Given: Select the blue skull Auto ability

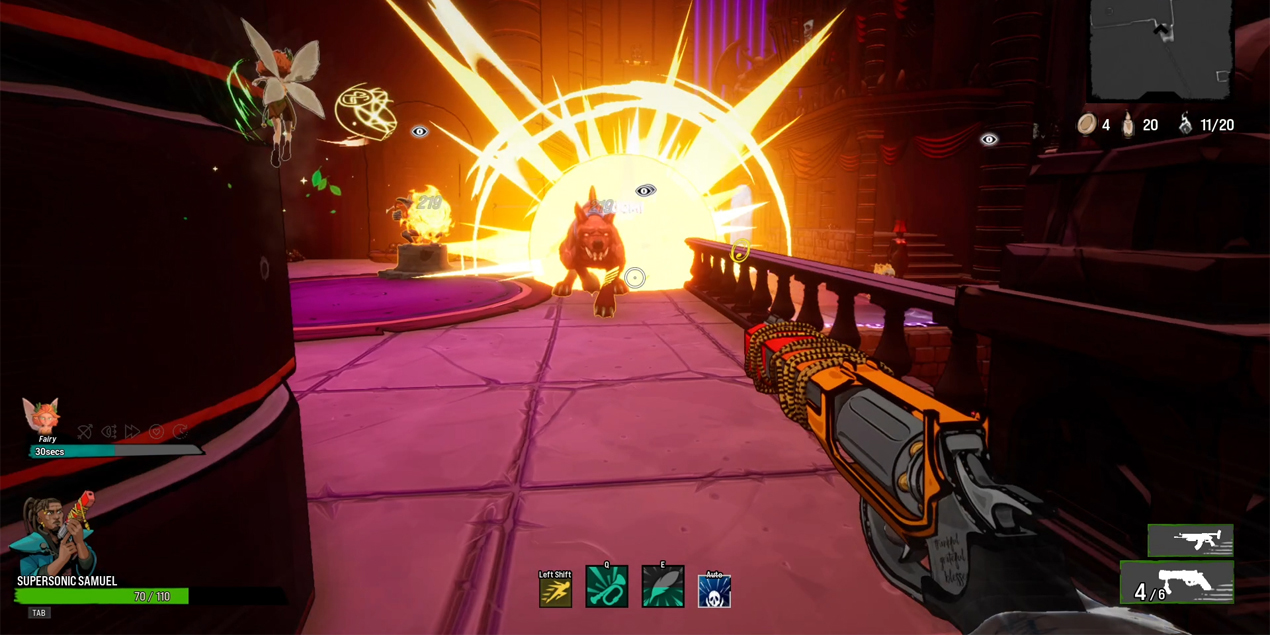Looking at the screenshot, I should tap(714, 591).
